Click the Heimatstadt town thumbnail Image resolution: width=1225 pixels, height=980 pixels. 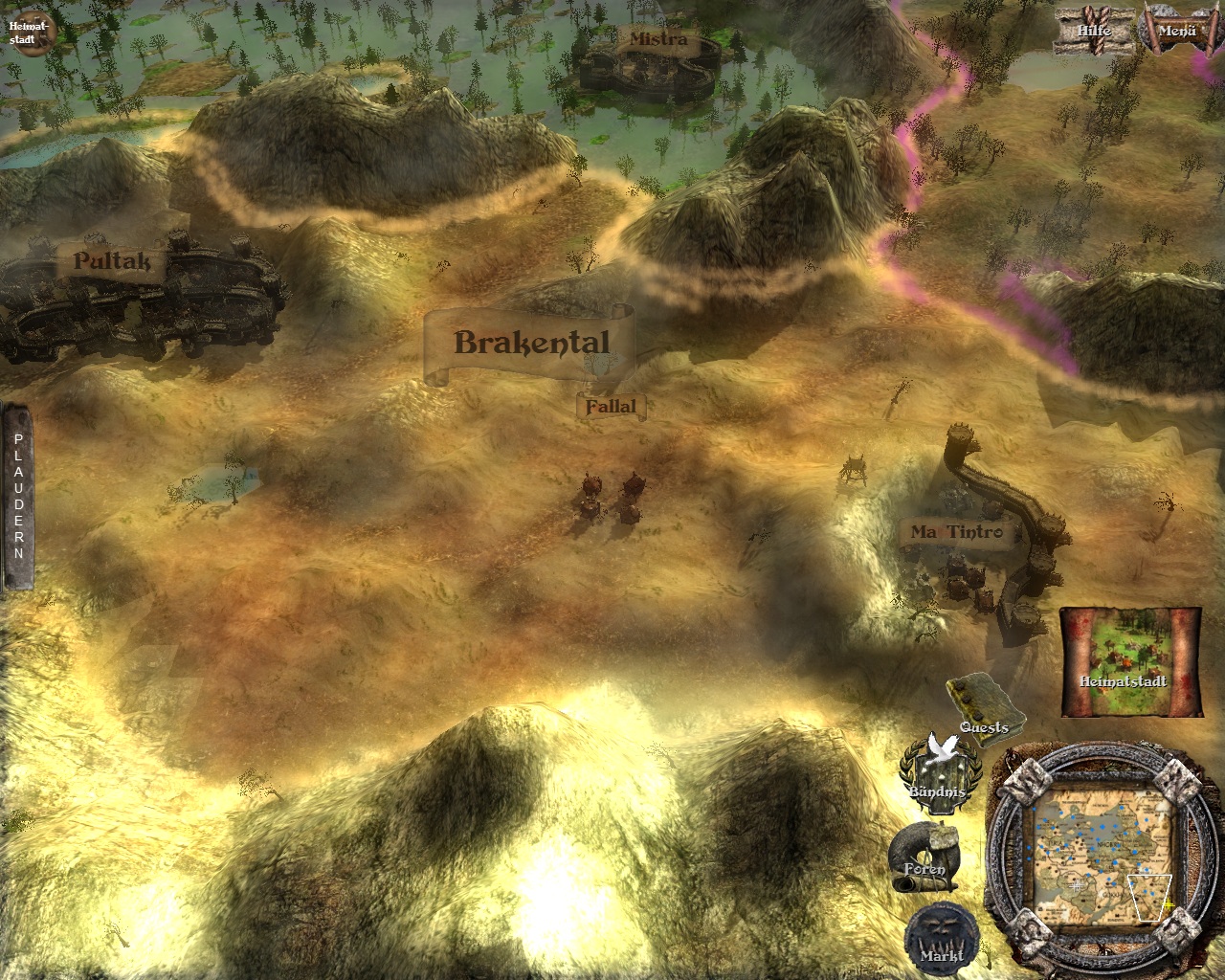[x=1130, y=661]
